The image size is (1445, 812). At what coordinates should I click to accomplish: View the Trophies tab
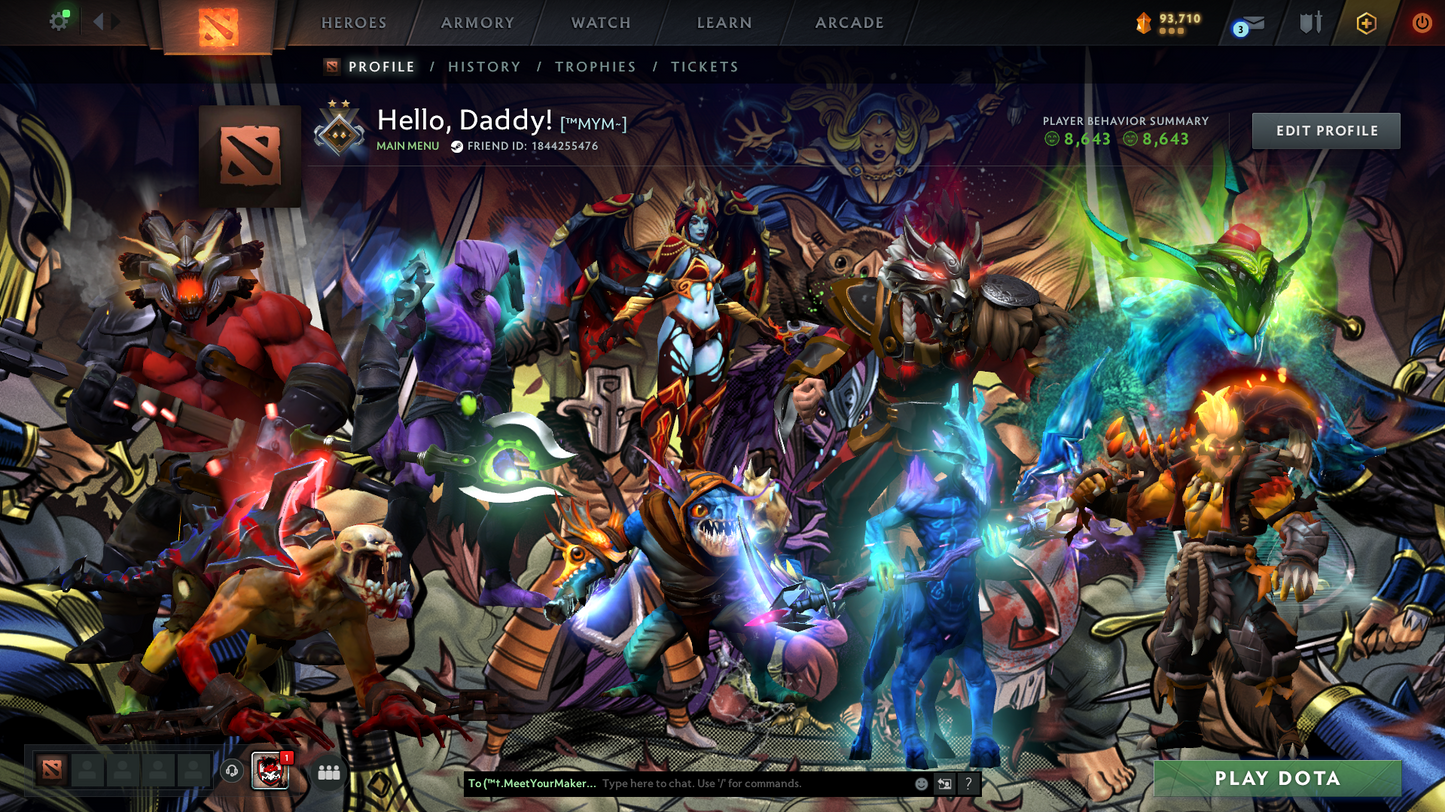coord(595,67)
